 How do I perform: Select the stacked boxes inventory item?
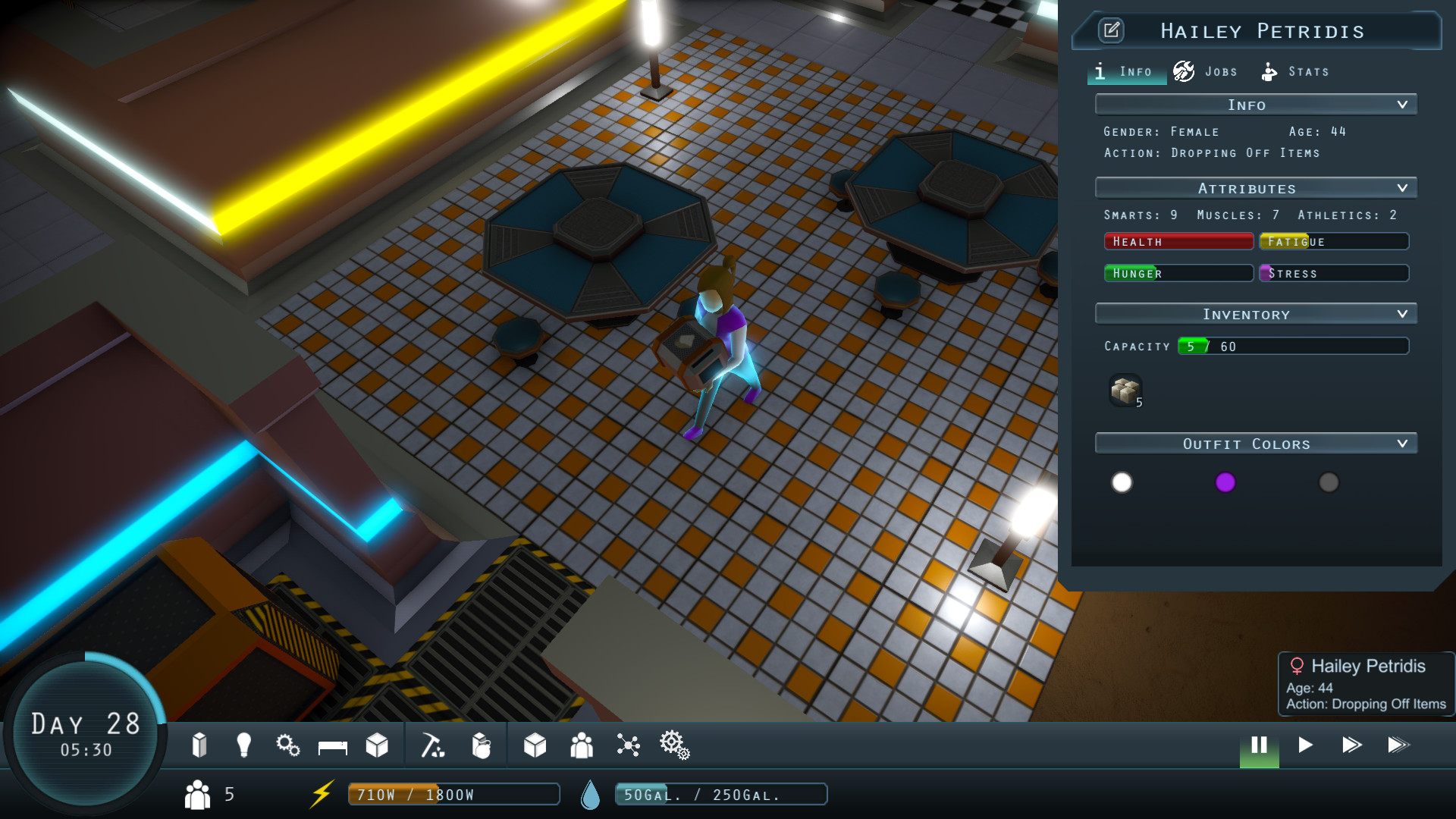tap(1125, 391)
